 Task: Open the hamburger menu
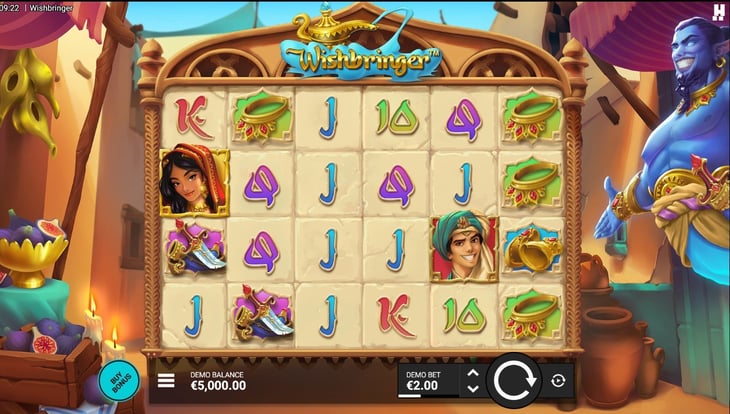(167, 381)
